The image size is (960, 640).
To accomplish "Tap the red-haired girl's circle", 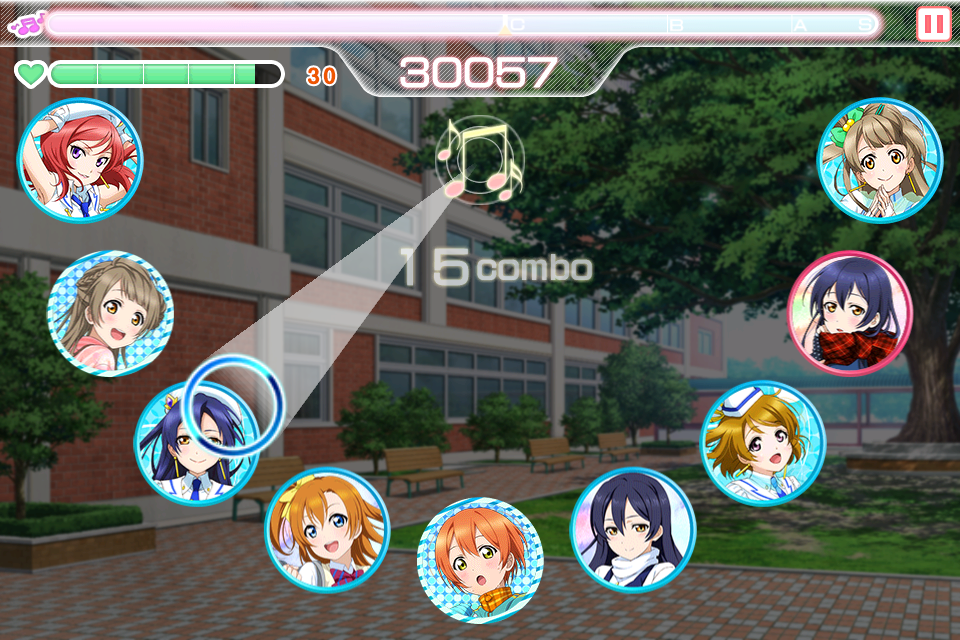I will [80, 160].
